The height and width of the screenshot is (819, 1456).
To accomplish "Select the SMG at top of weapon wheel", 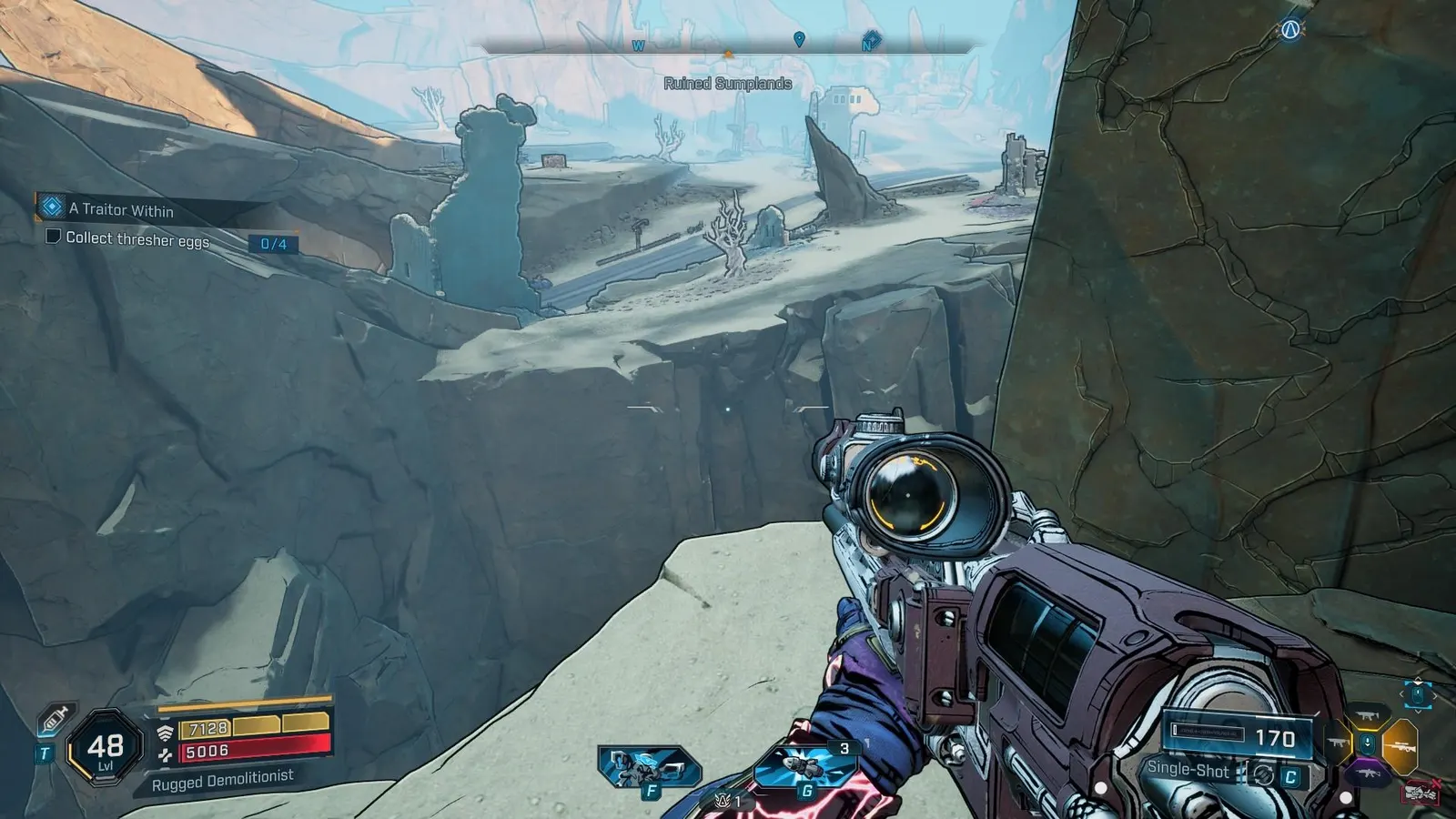I will pyautogui.click(x=1366, y=715).
